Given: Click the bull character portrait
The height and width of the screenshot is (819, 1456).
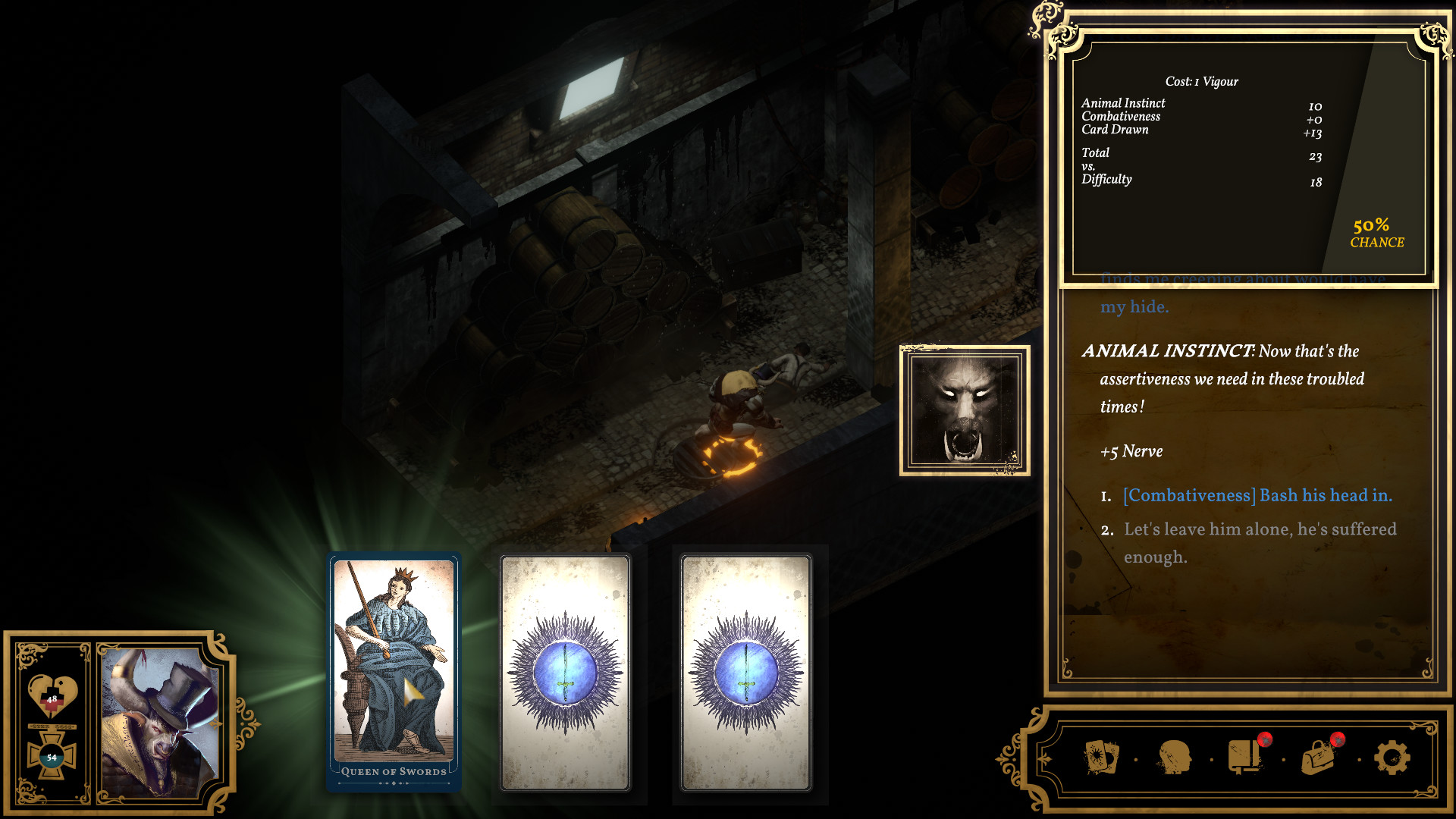Looking at the screenshot, I should [x=161, y=722].
